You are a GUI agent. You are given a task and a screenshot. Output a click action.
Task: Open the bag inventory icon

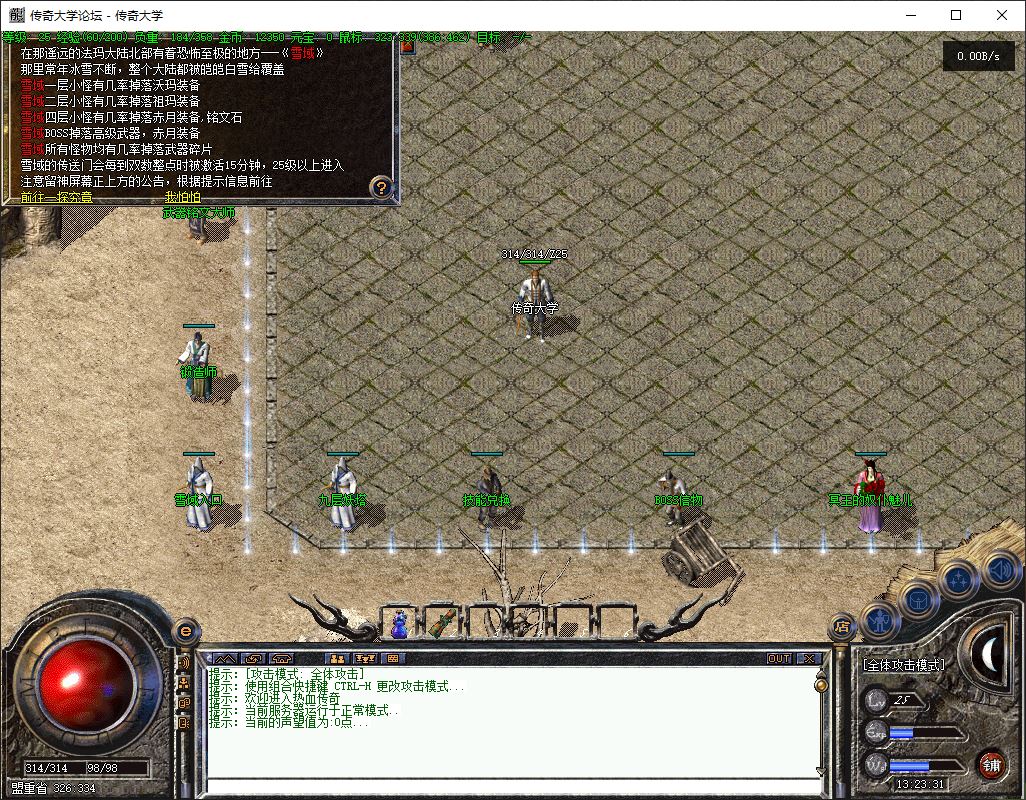pyautogui.click(x=918, y=600)
